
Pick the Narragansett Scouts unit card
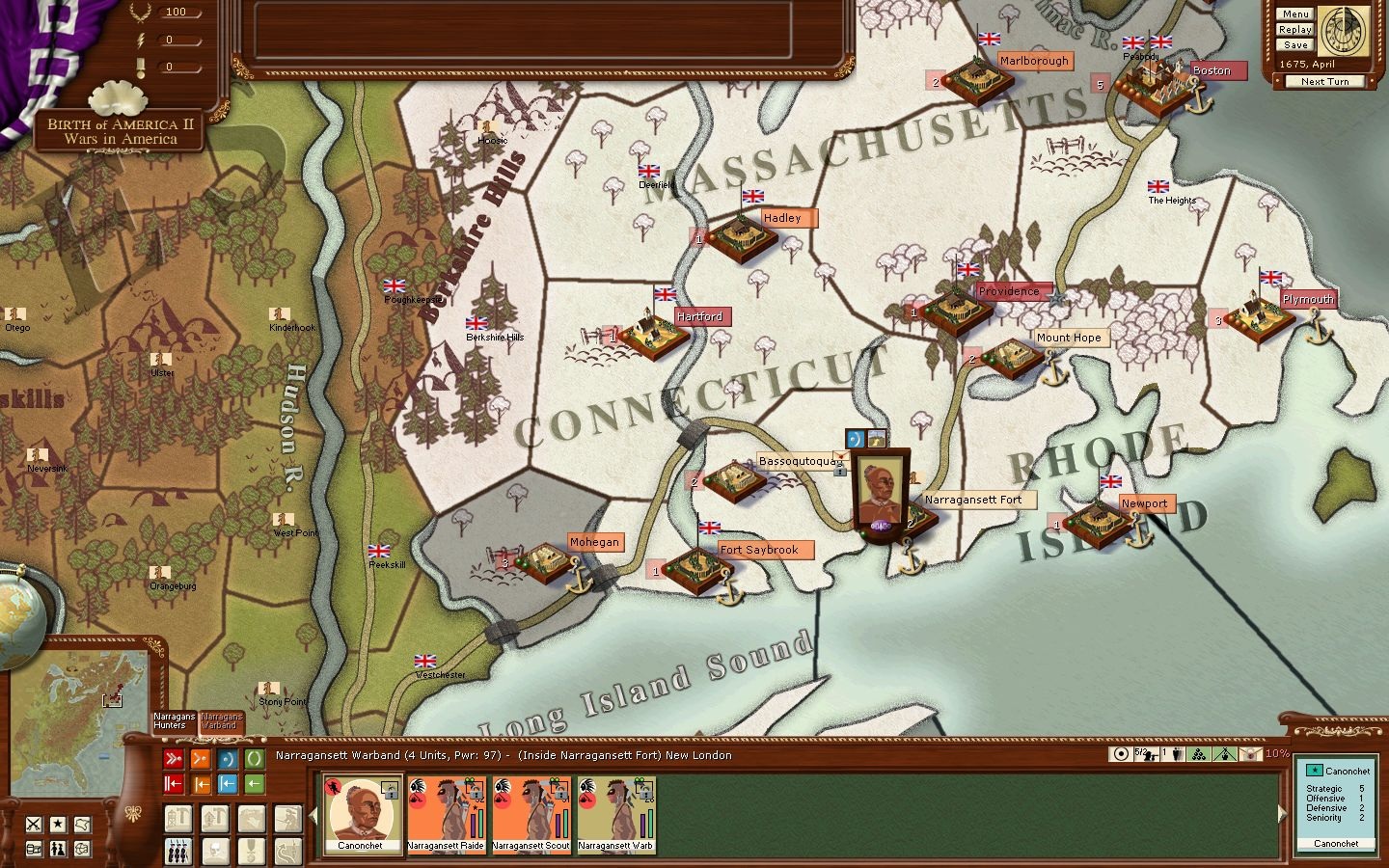coord(531,815)
